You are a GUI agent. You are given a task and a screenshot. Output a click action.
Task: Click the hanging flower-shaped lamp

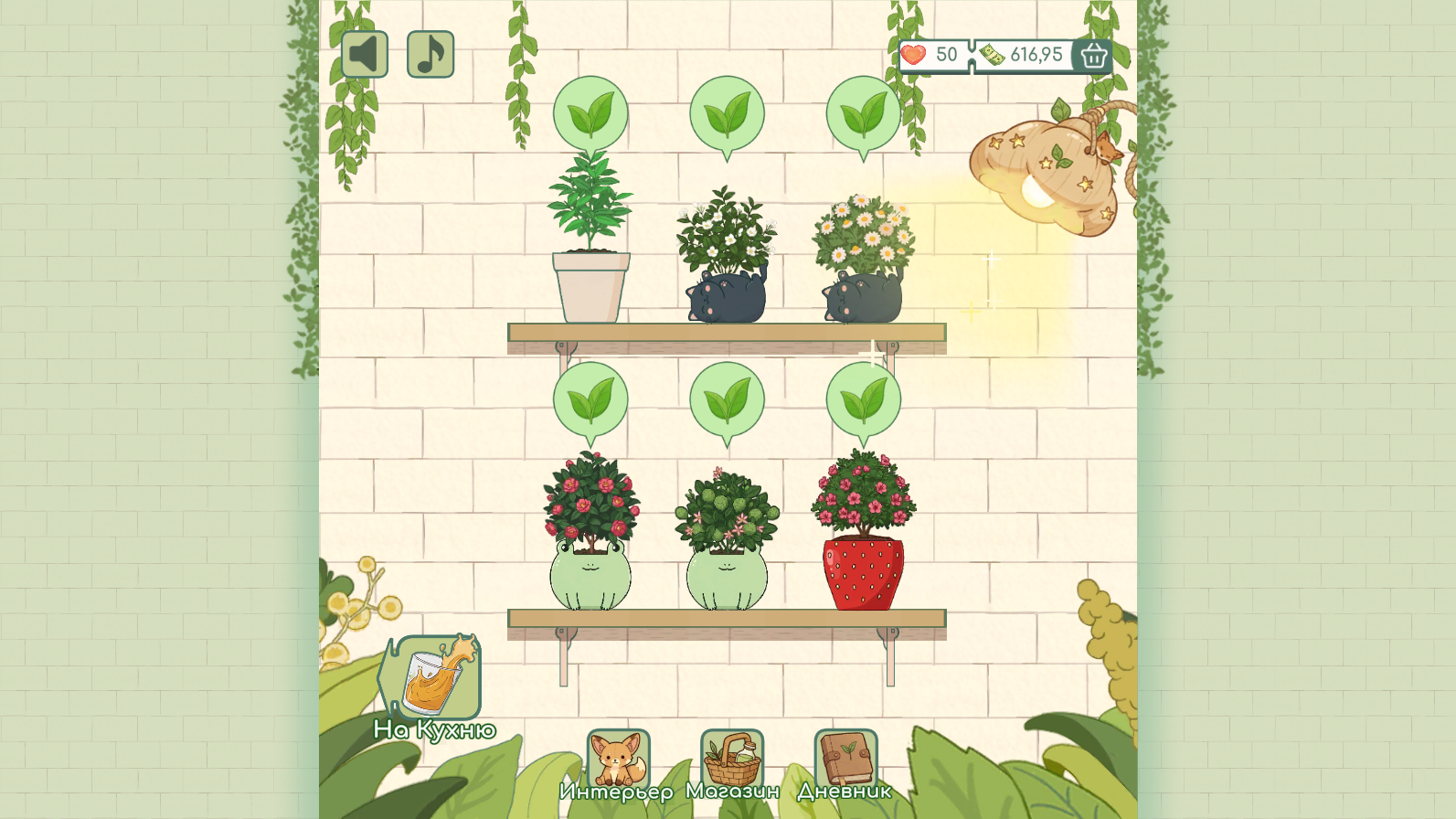(1042, 178)
